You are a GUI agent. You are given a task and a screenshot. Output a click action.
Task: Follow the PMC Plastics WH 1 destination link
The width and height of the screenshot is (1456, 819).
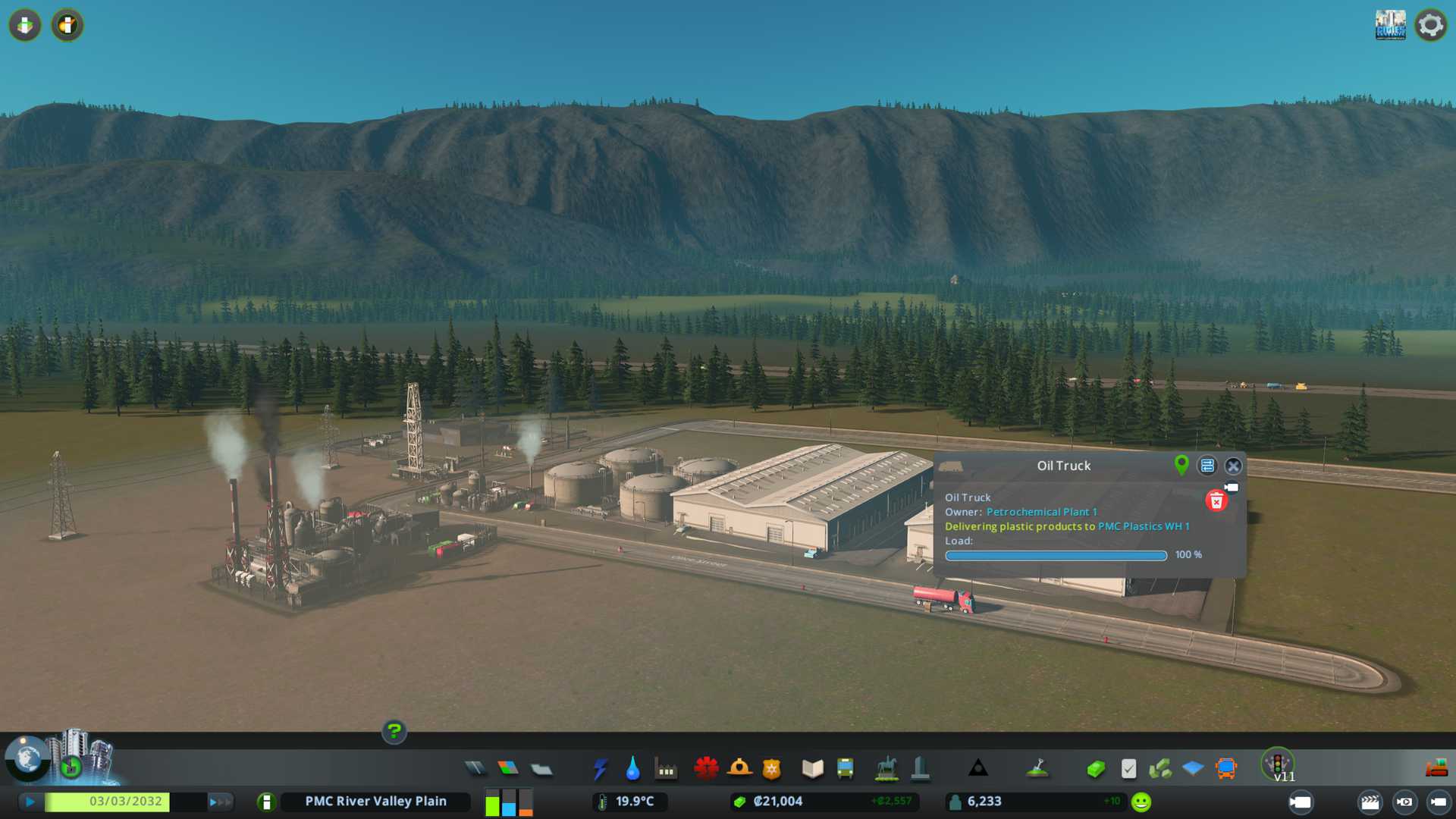tap(1144, 526)
